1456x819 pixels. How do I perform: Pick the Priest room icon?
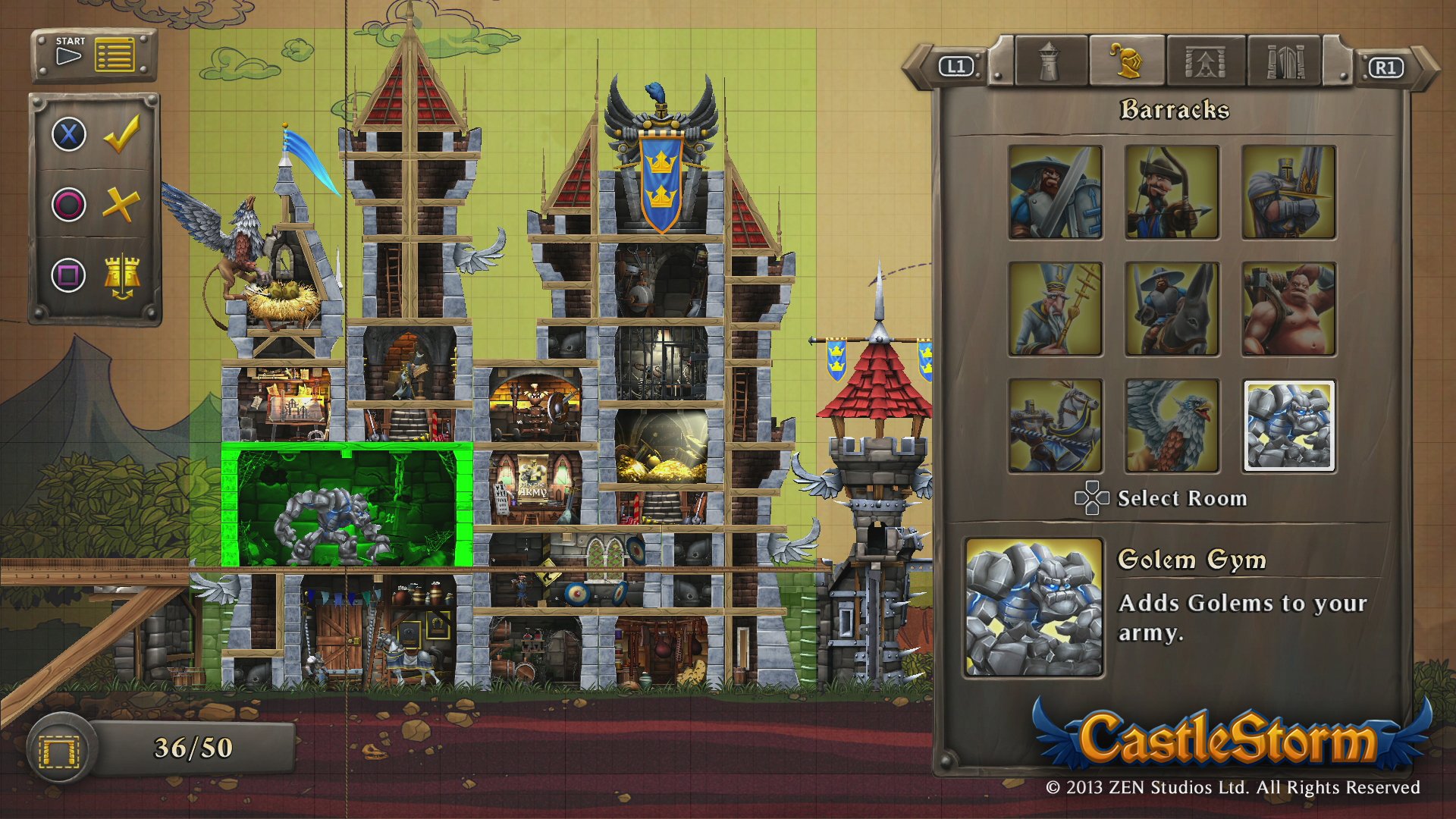[x=1055, y=309]
